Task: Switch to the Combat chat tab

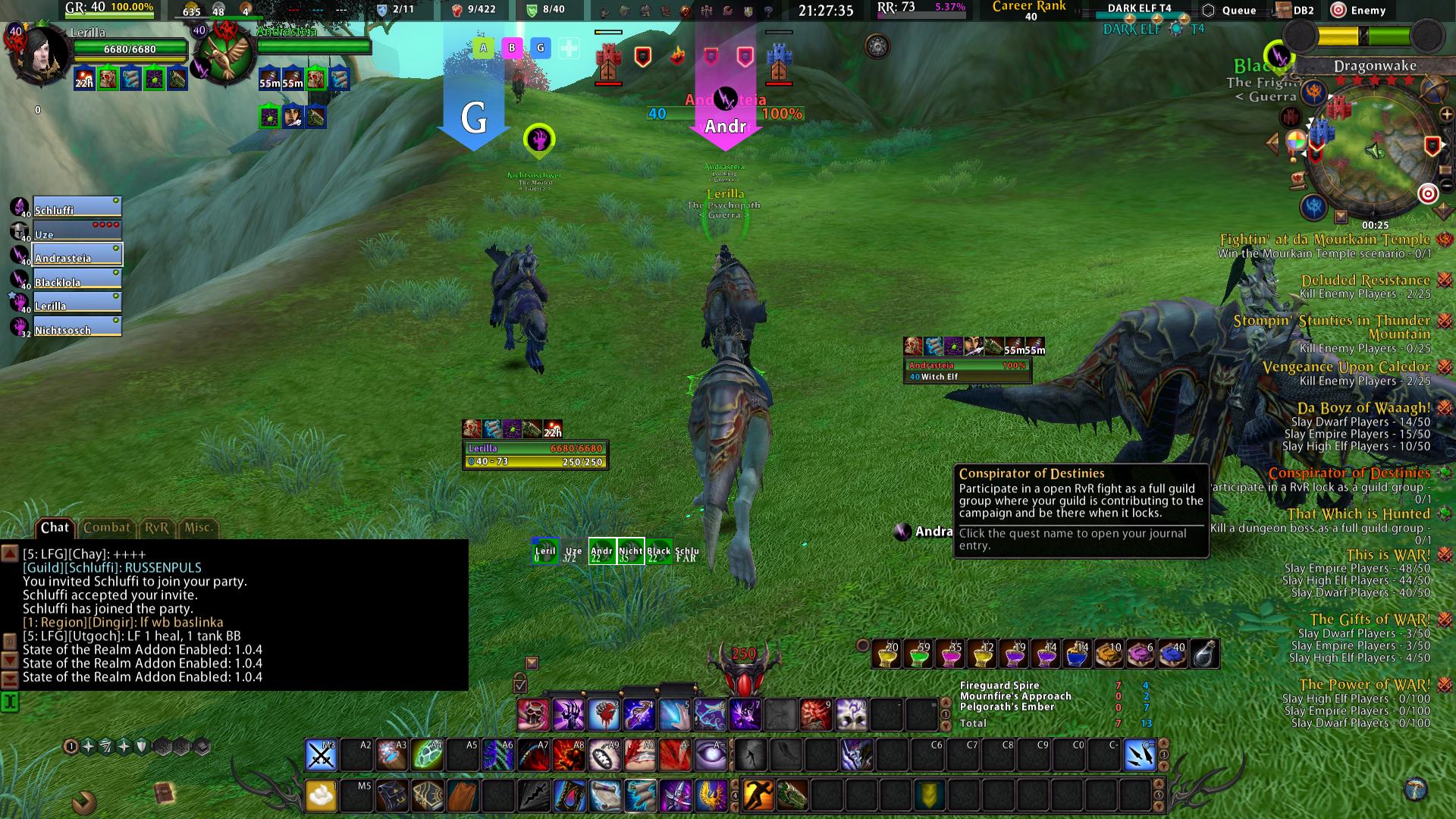Action: (x=106, y=528)
